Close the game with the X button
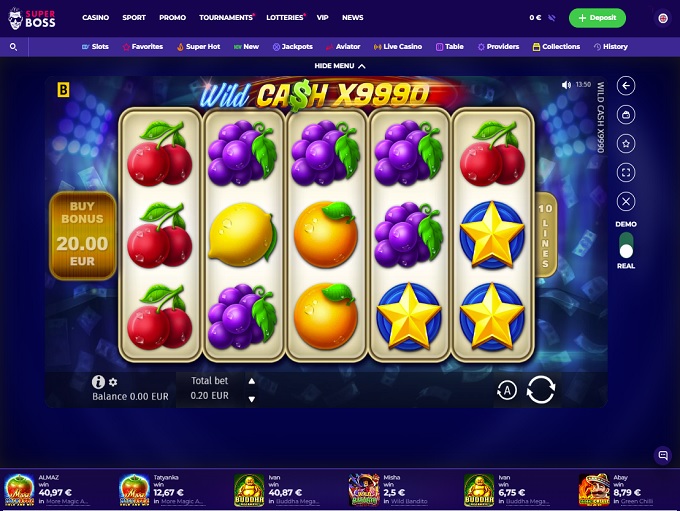Screen dimensions: 680x511 click(627, 201)
